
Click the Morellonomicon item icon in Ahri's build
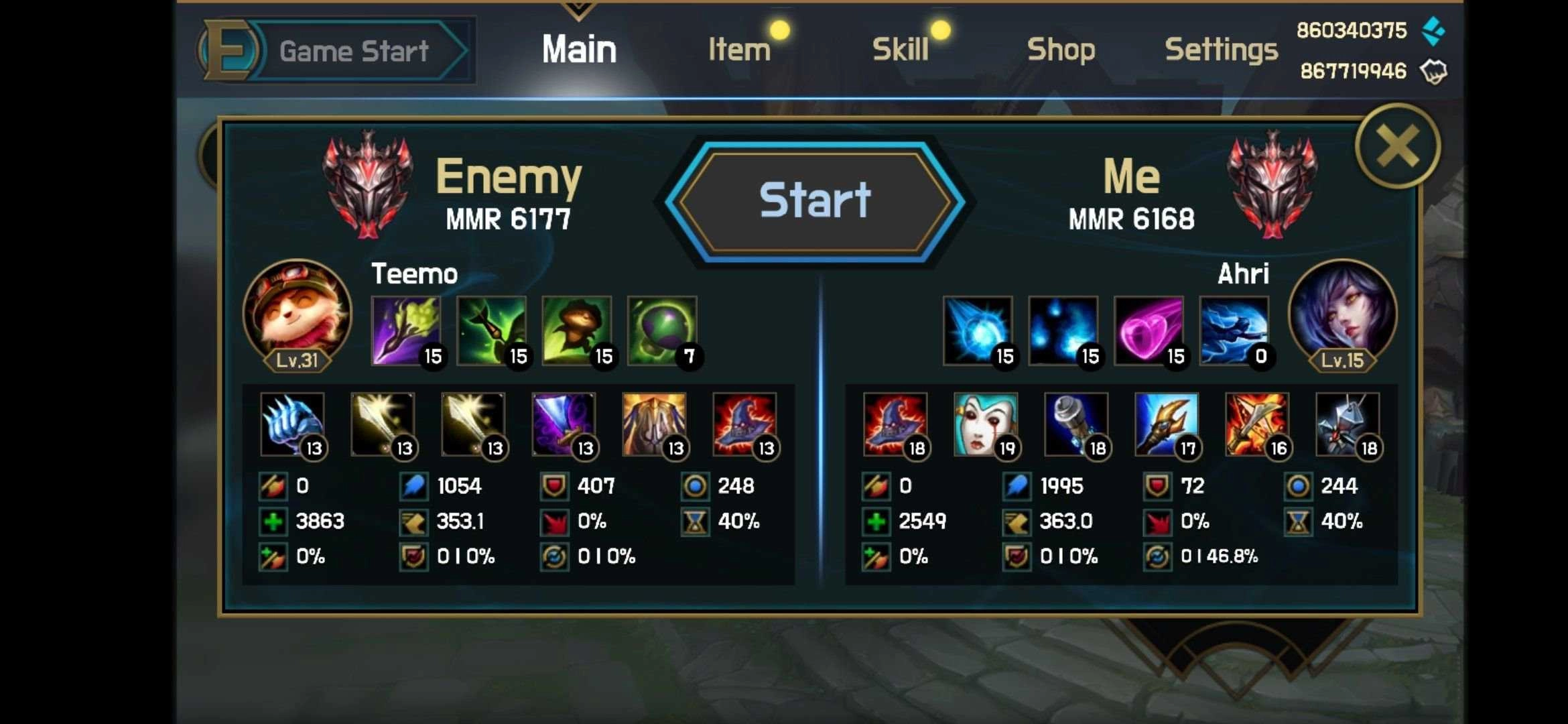pyautogui.click(x=985, y=424)
